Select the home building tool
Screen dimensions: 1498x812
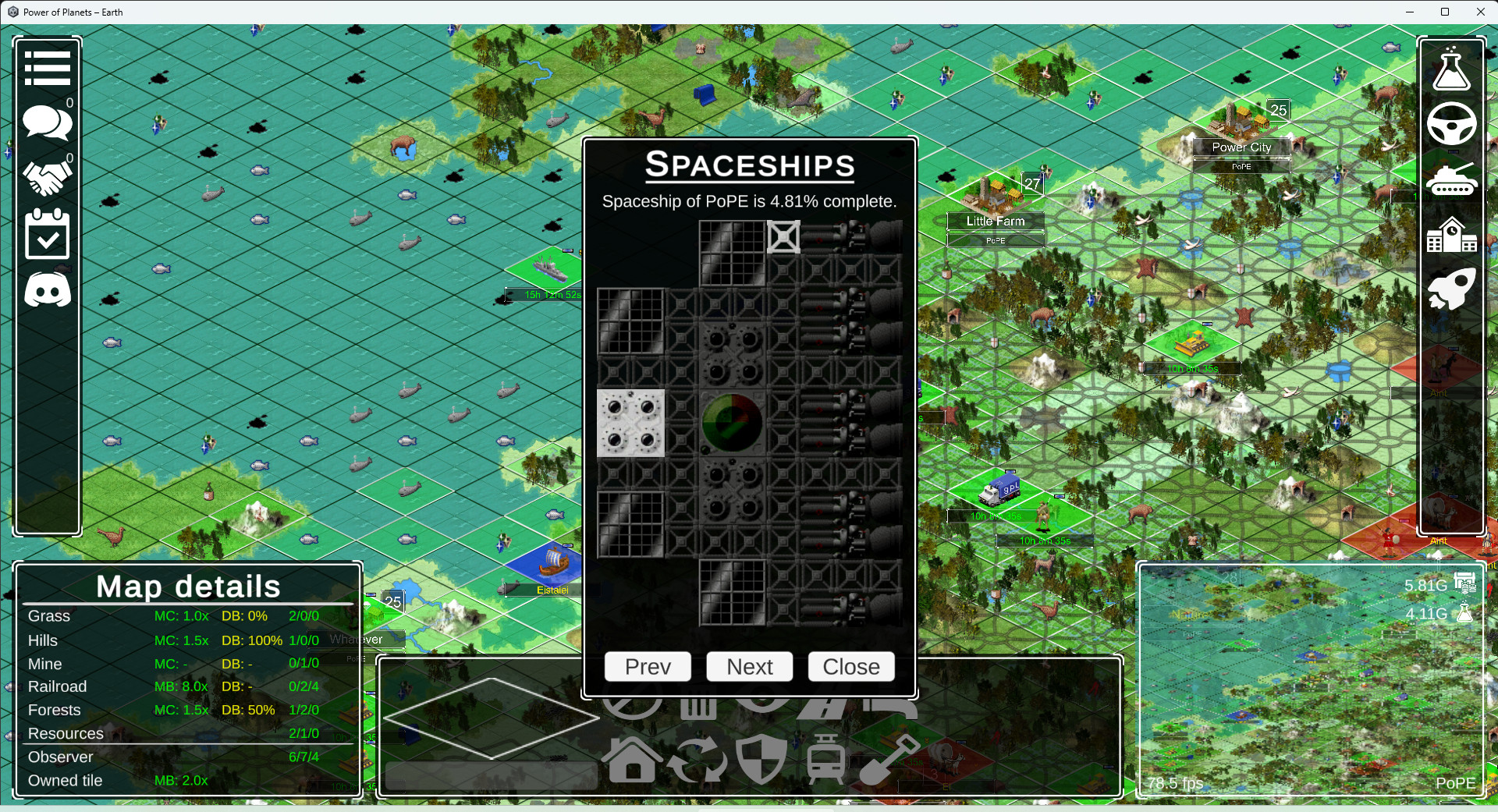tap(632, 761)
